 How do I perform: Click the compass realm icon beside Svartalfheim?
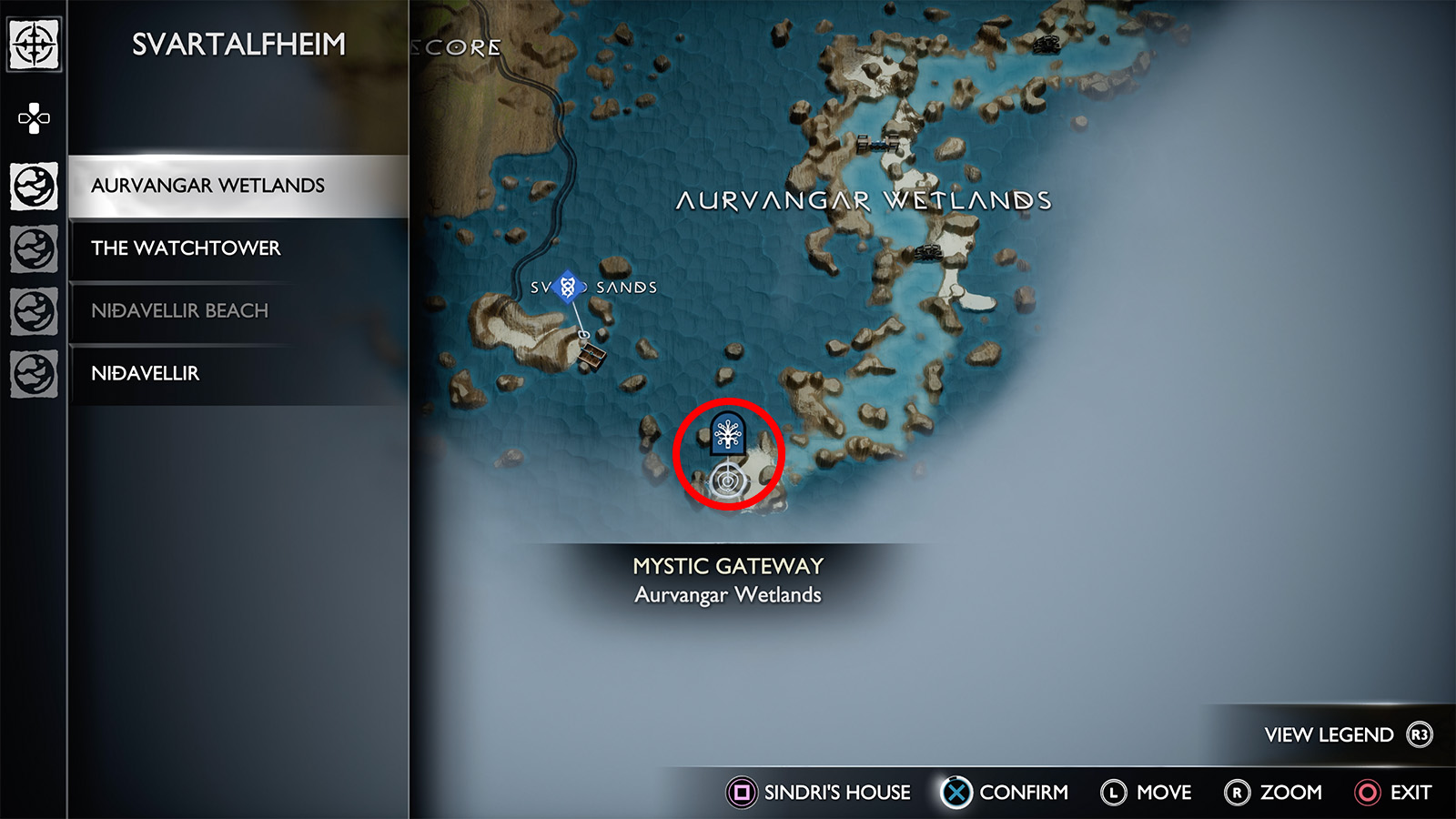pyautogui.click(x=35, y=45)
